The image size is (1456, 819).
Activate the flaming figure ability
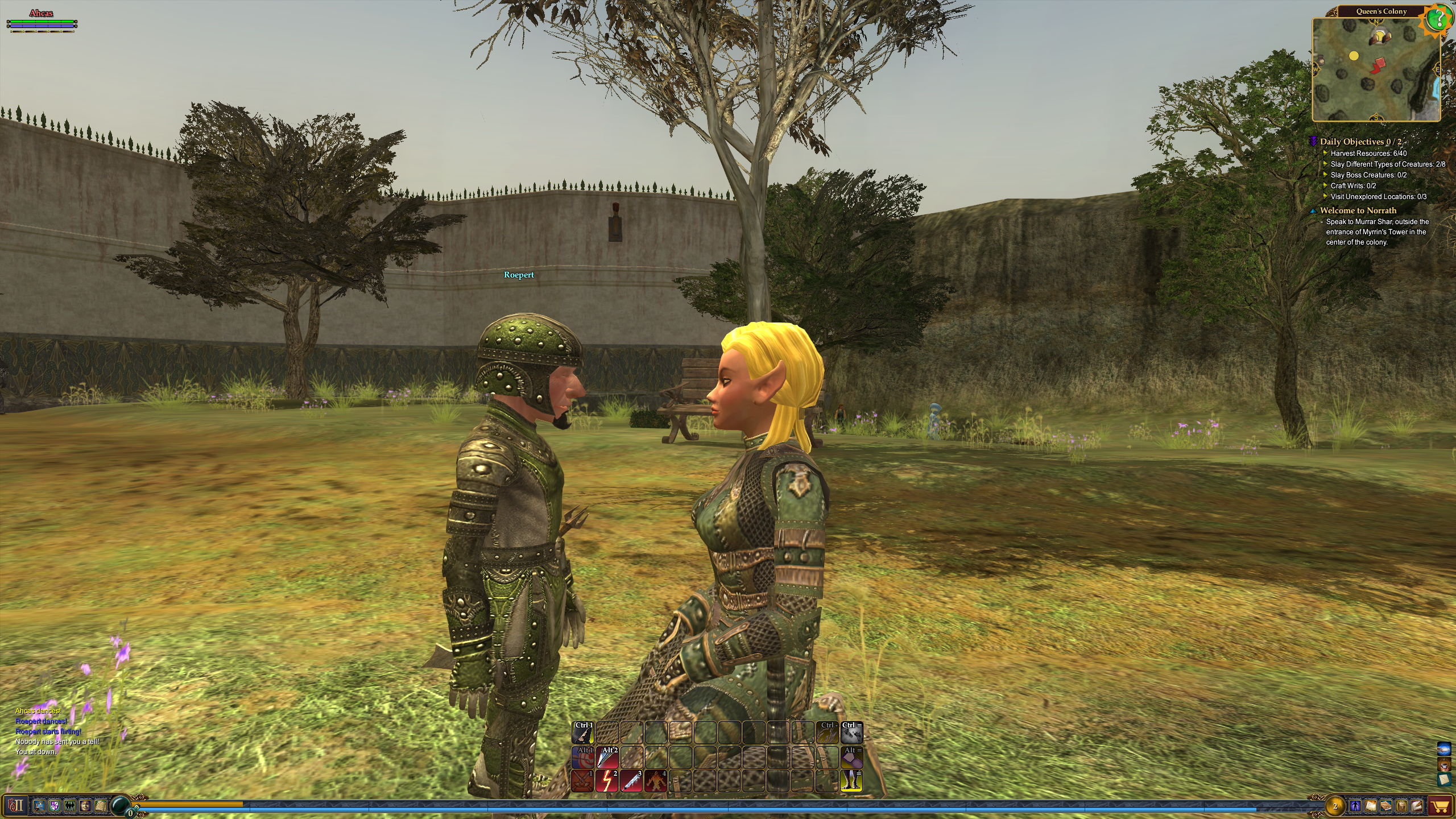coord(656,781)
